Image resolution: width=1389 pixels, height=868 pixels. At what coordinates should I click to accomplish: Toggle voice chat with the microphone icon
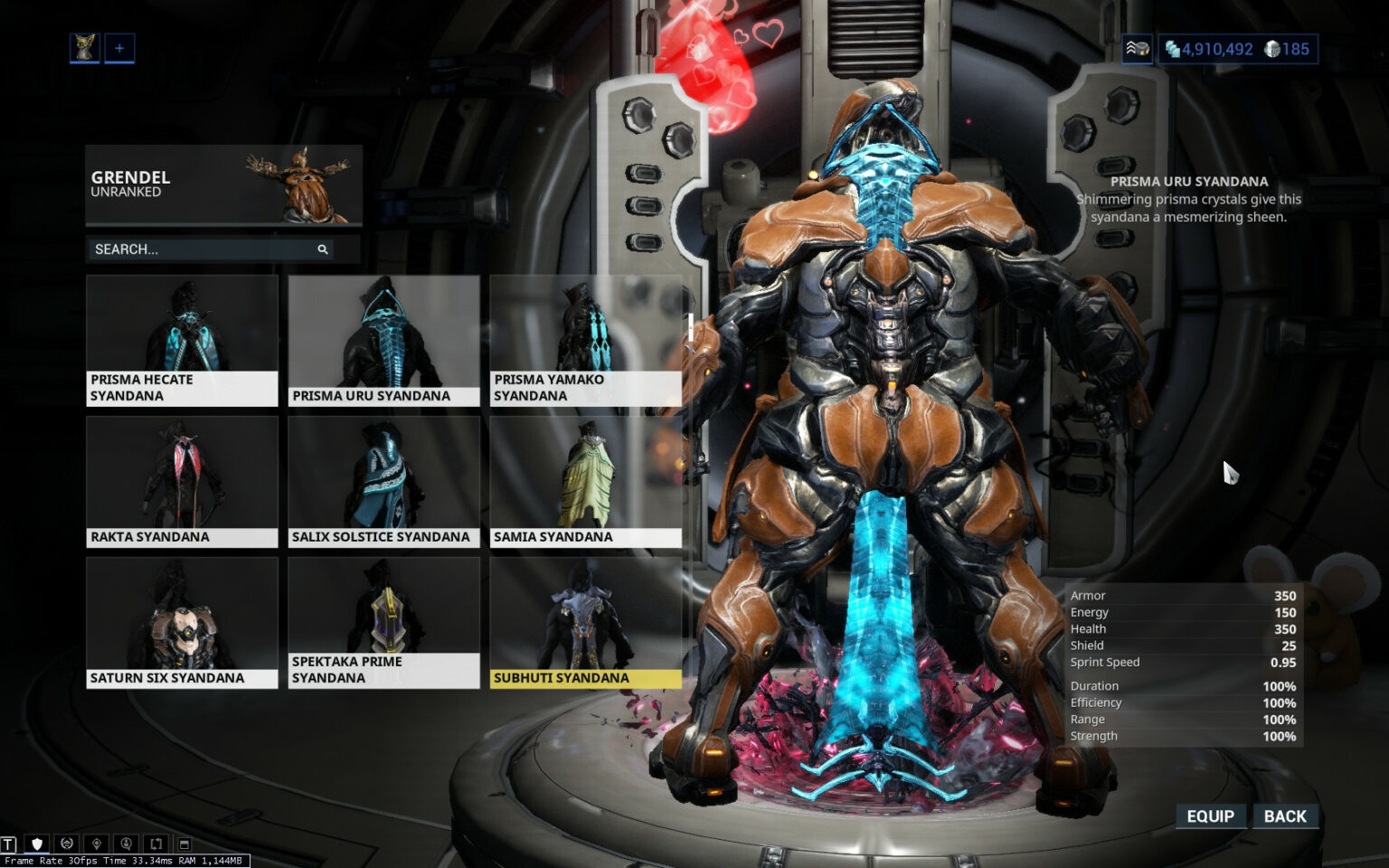pyautogui.click(x=125, y=843)
